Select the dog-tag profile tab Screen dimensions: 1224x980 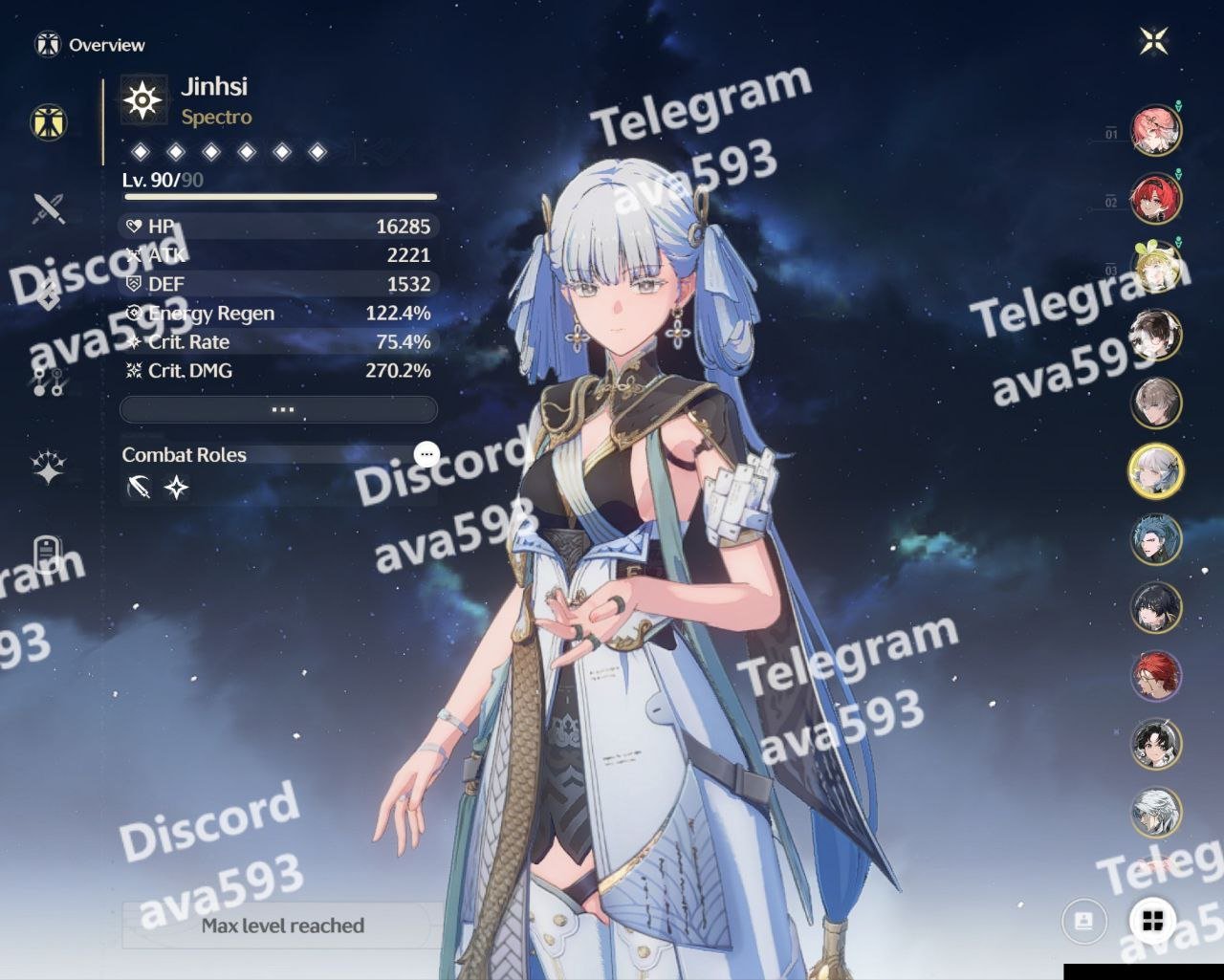click(x=49, y=554)
